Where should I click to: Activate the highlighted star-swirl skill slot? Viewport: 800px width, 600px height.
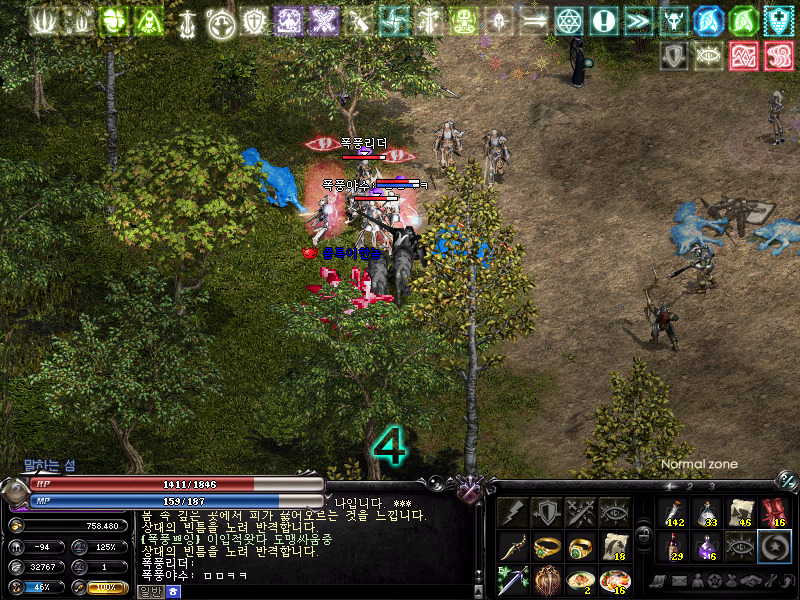pos(775,547)
